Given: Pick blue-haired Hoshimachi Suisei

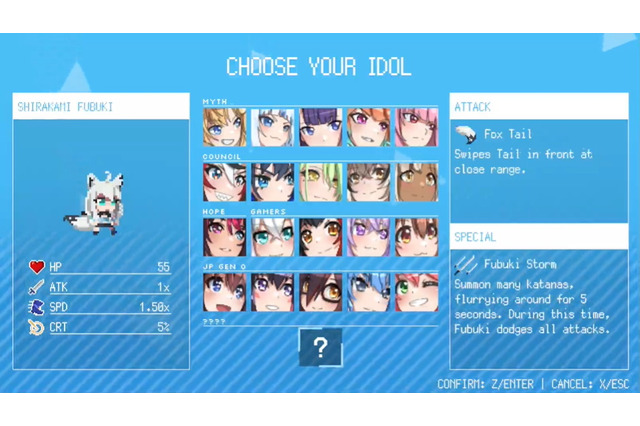Looking at the screenshot, I should click(368, 292).
